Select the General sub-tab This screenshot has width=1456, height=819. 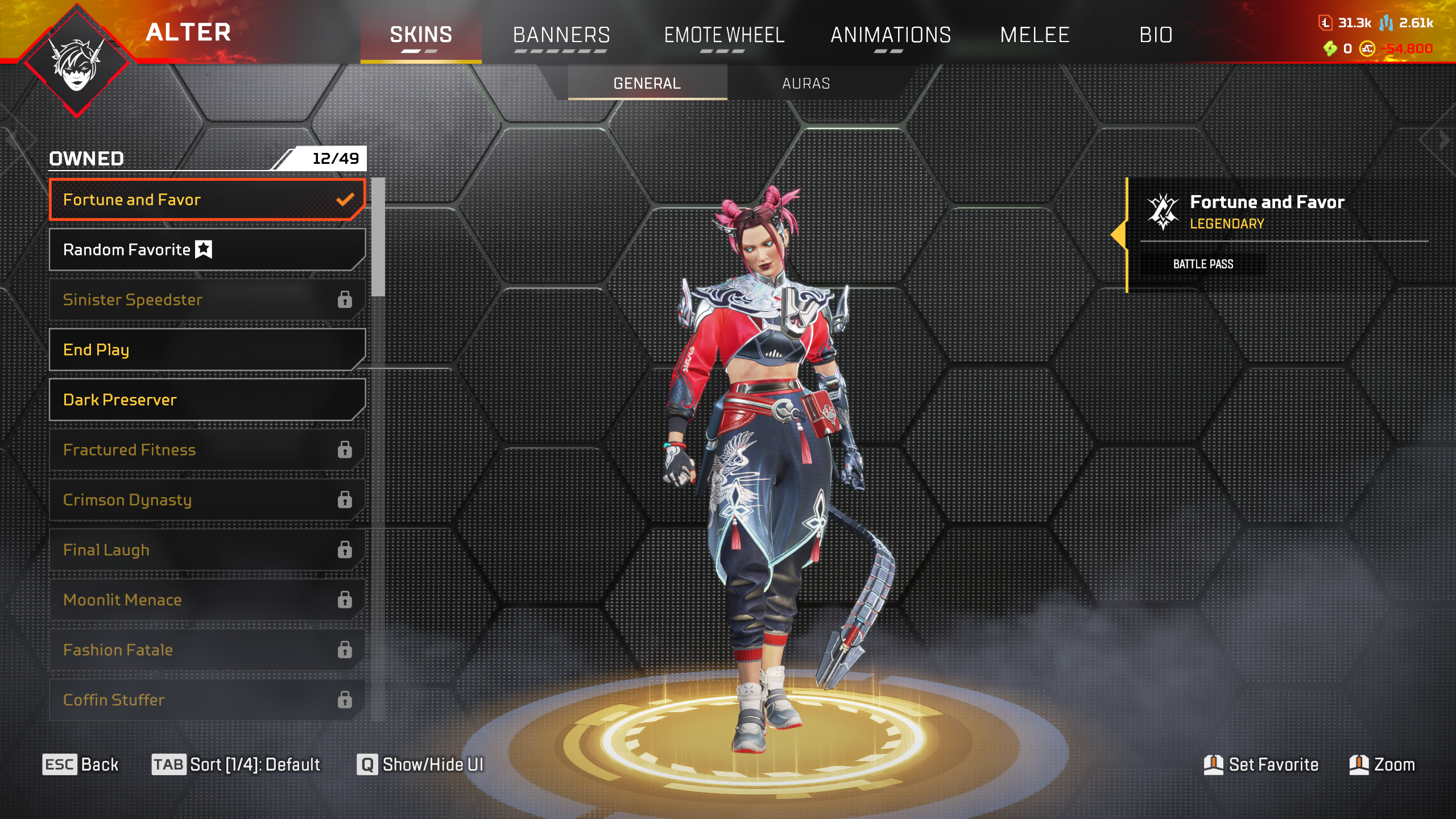647,84
